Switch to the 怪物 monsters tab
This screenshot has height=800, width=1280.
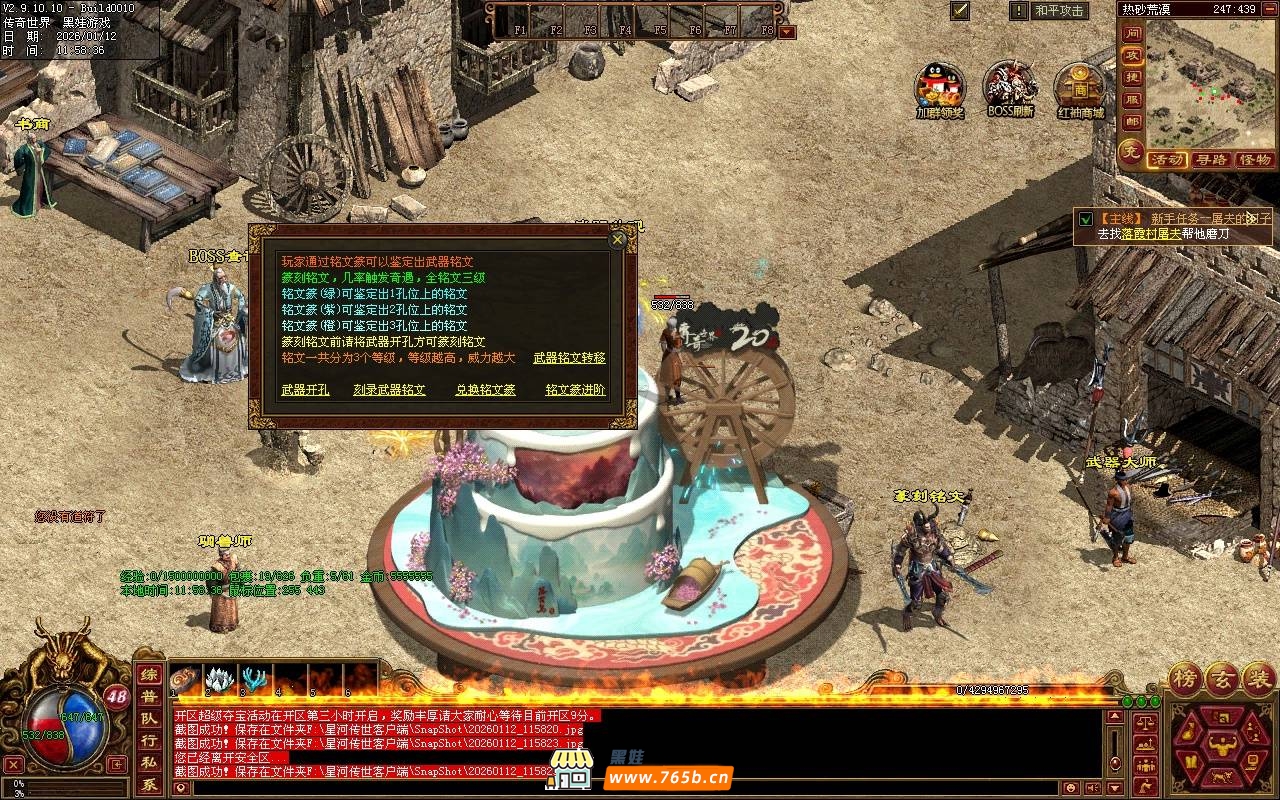click(x=1254, y=160)
